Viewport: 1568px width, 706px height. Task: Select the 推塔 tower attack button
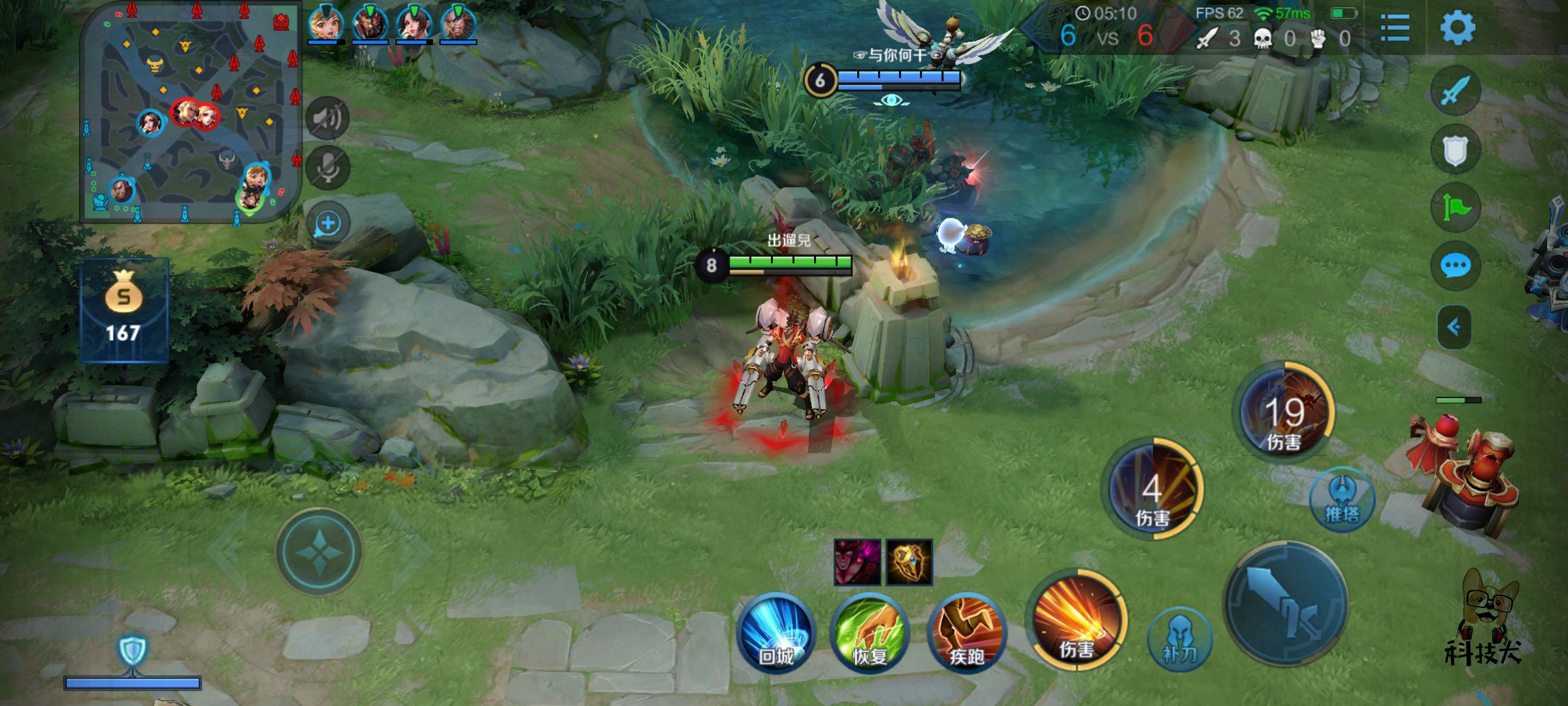point(1342,500)
